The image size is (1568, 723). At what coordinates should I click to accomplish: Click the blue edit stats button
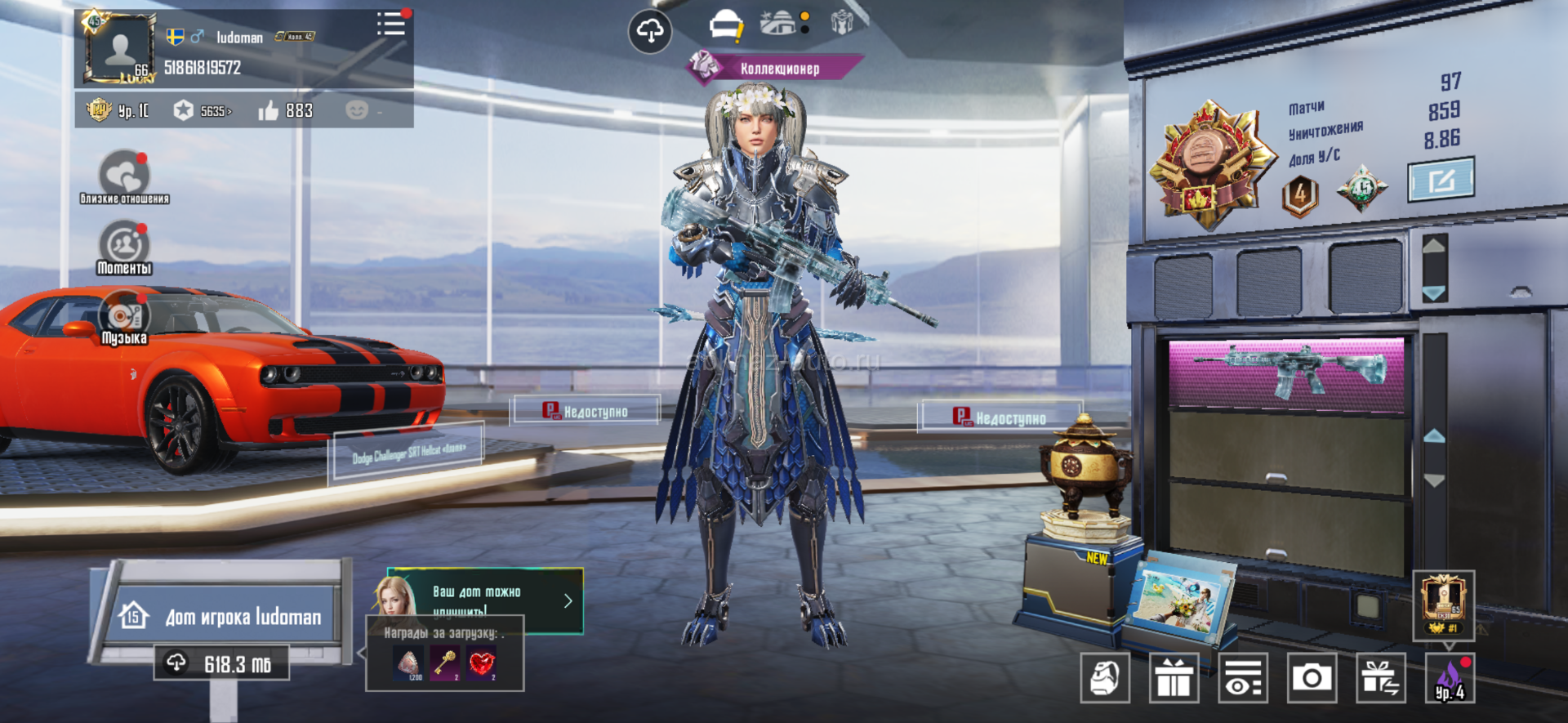[1441, 180]
